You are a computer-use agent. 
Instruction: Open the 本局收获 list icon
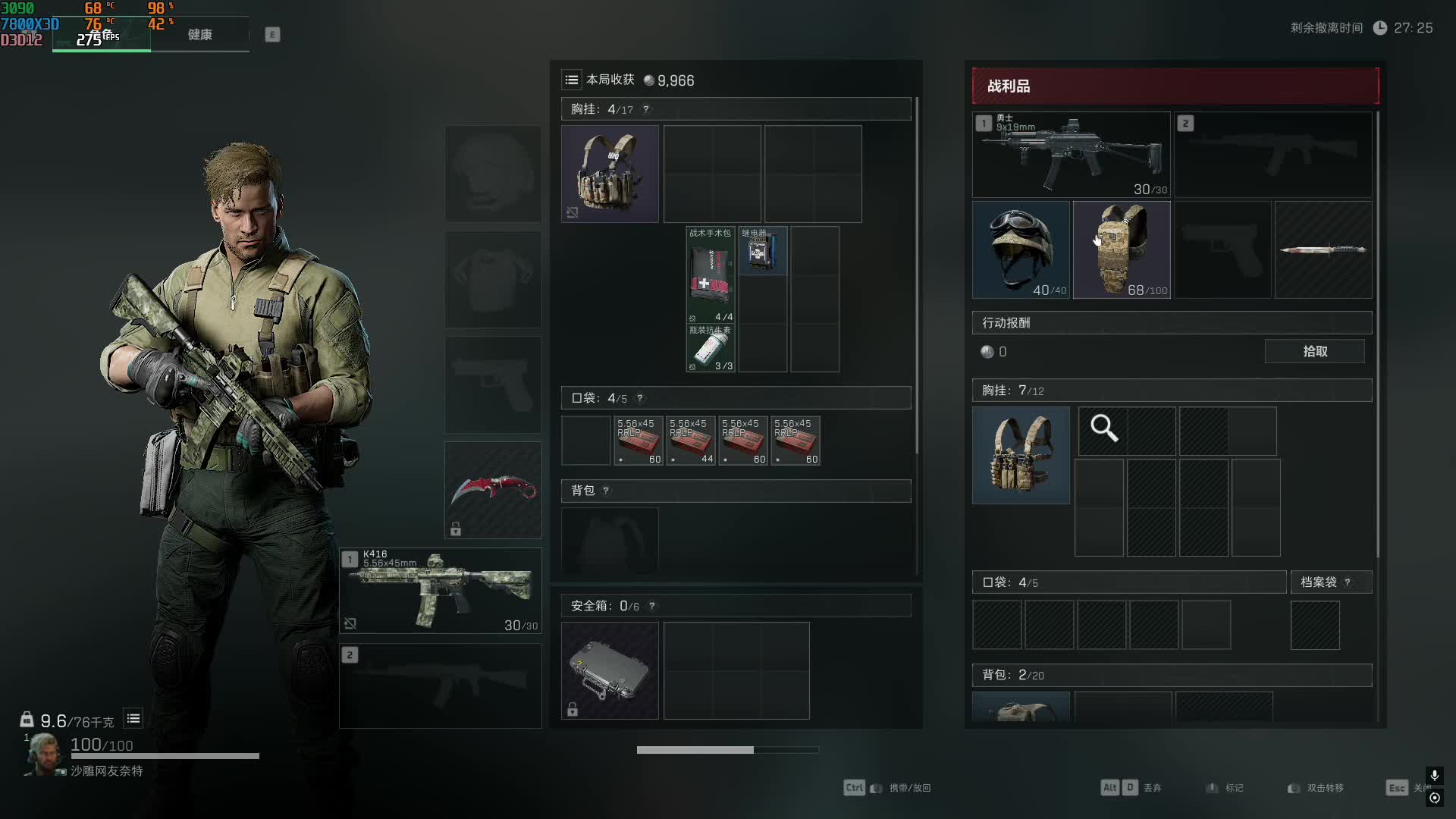[572, 80]
